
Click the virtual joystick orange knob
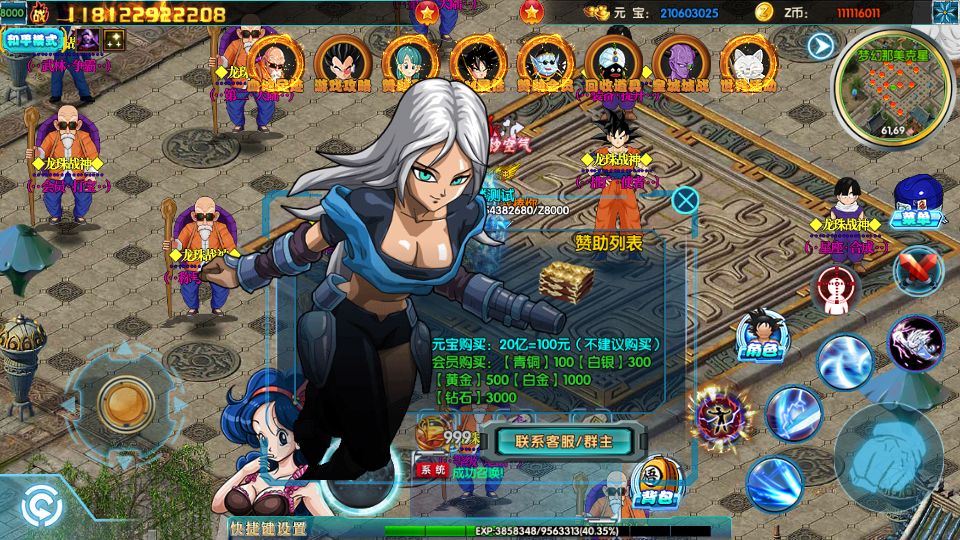[x=125, y=402]
